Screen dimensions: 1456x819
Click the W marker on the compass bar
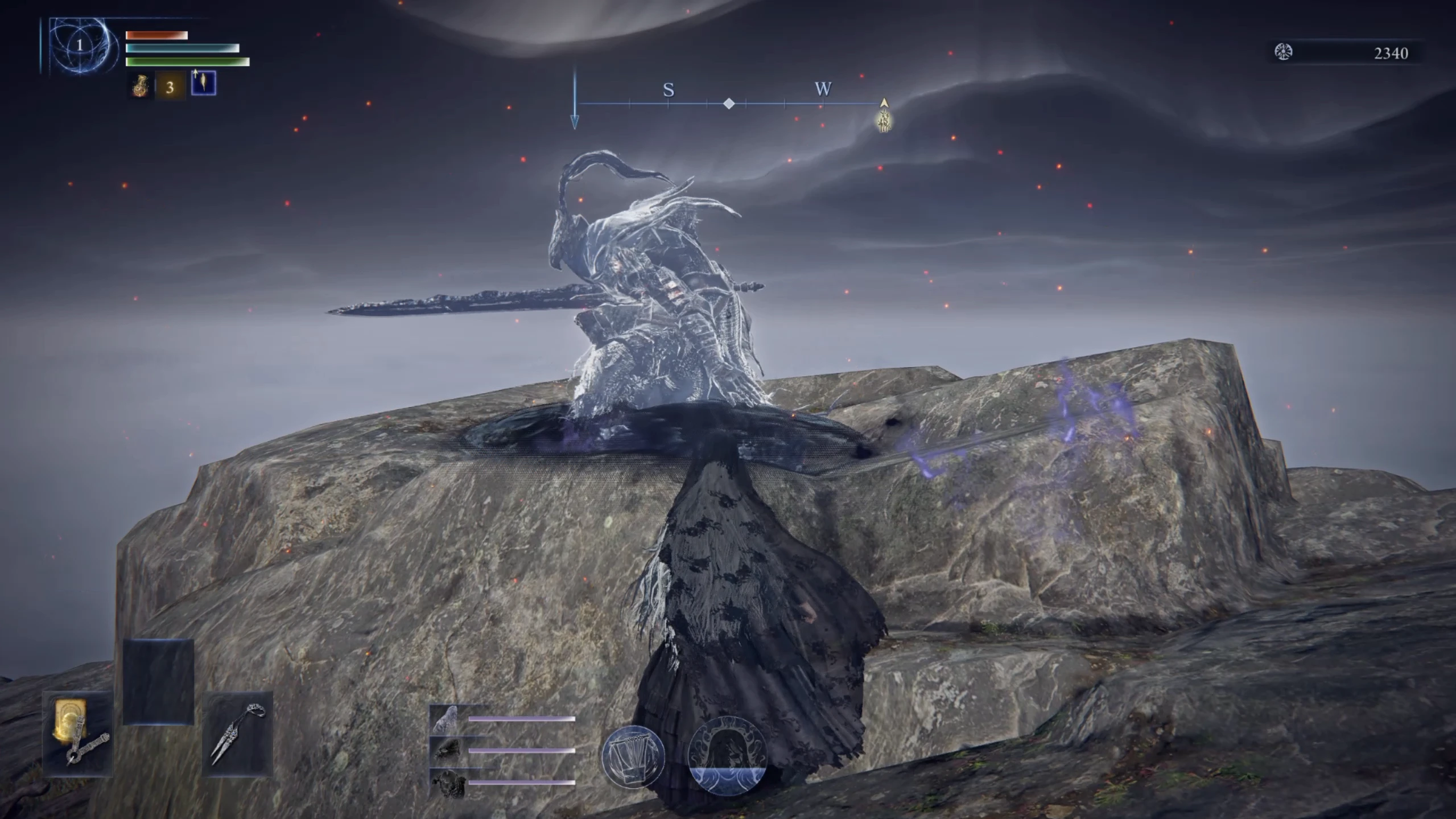point(823,90)
